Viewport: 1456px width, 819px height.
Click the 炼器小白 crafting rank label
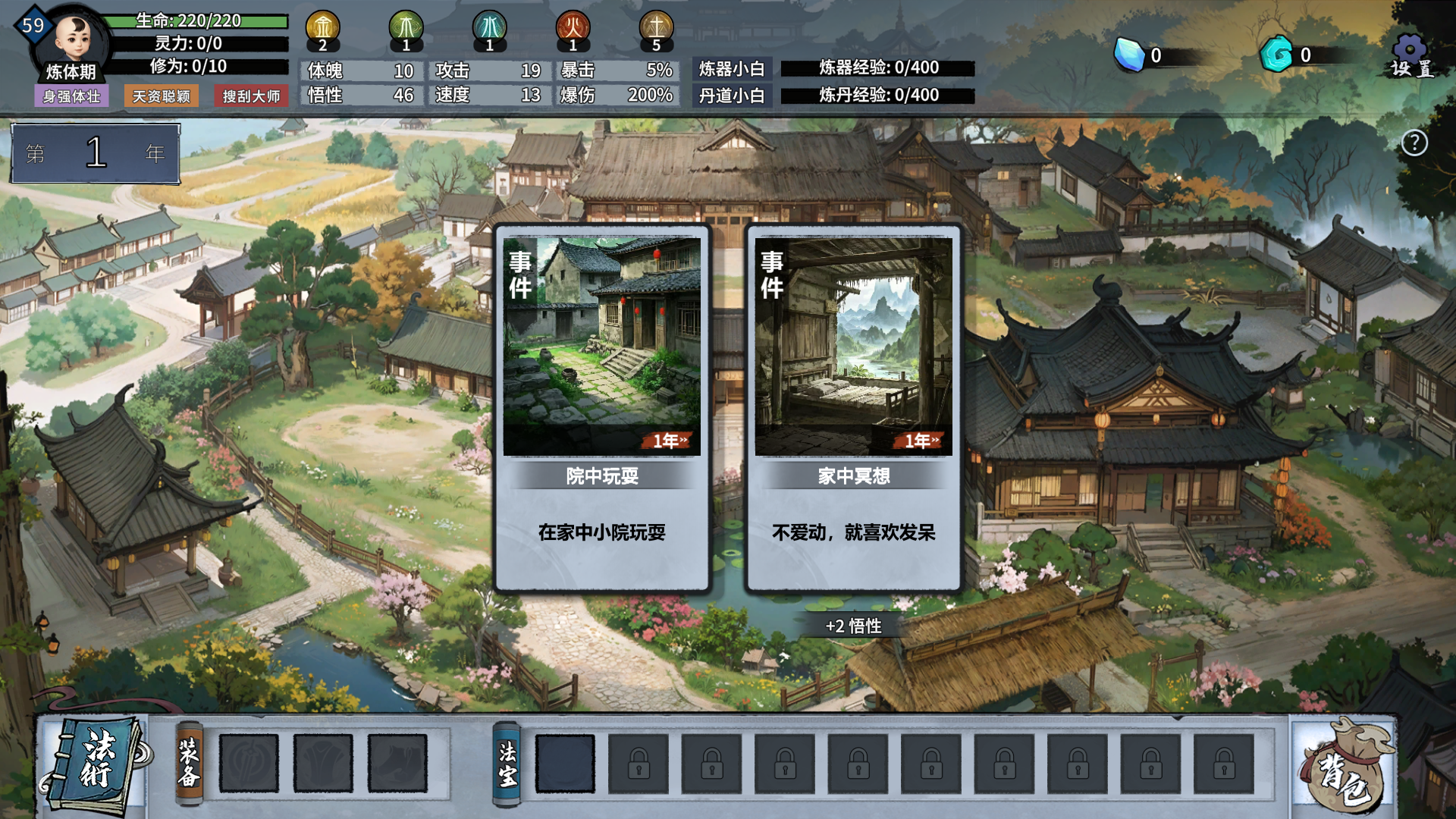click(732, 69)
